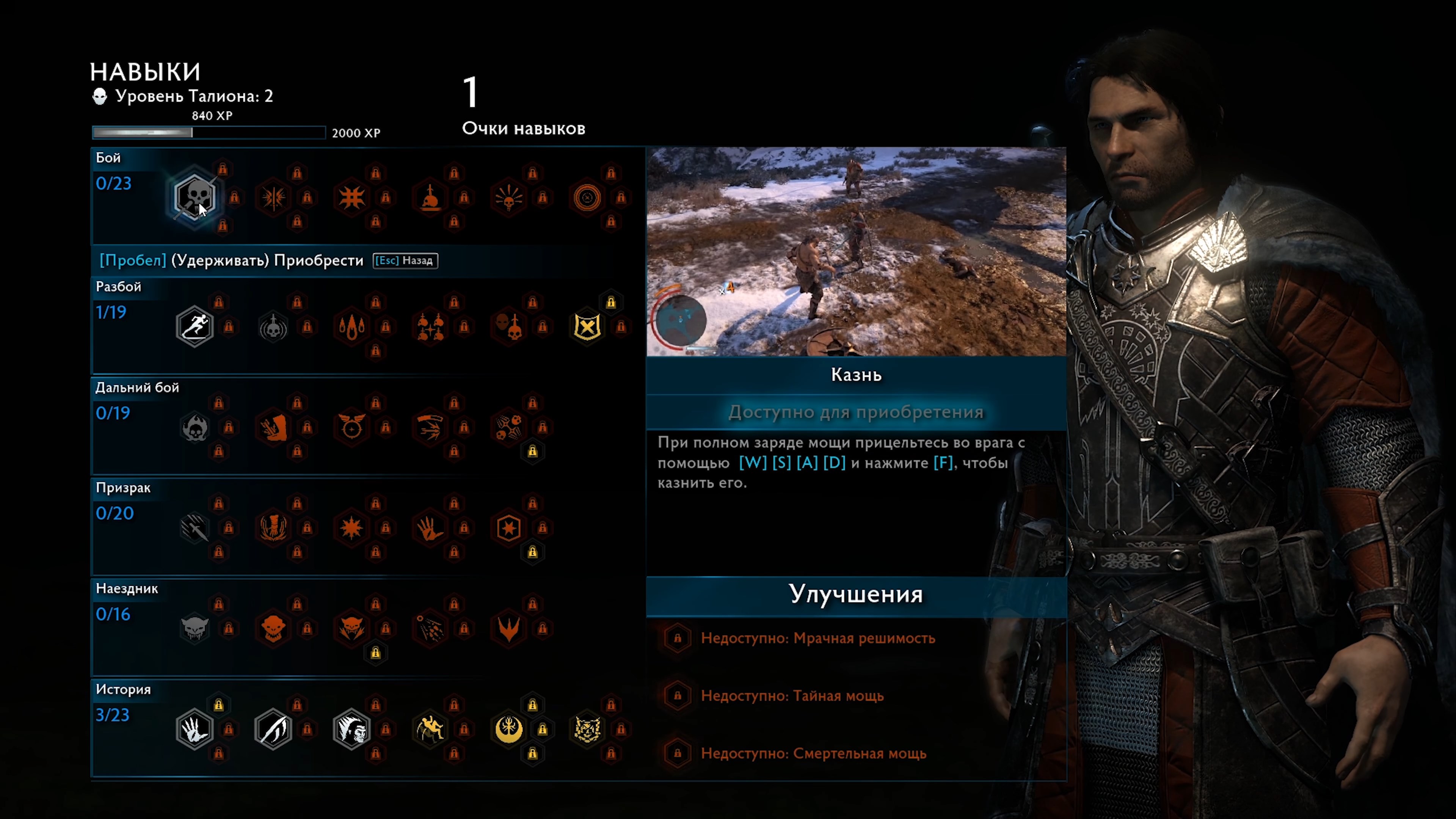The height and width of the screenshot is (819, 1456).
Task: Select the golden shield skill ending Разбой row
Action: (587, 327)
